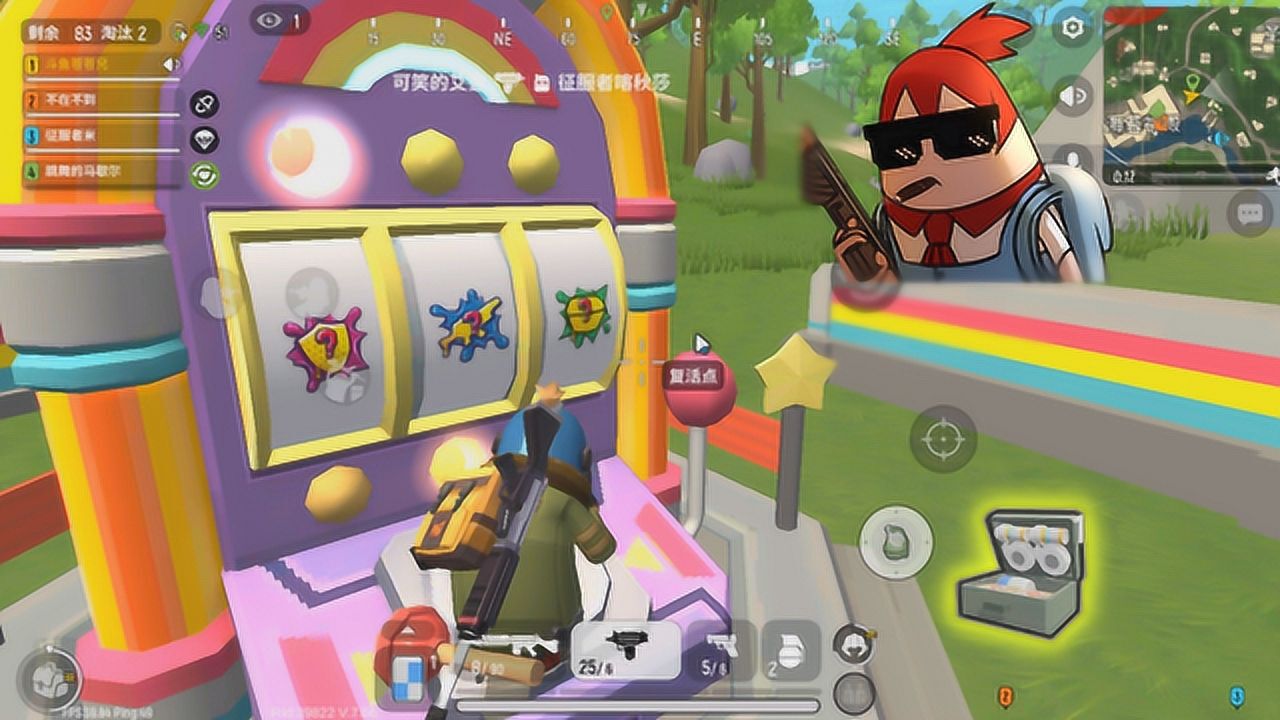This screenshot has width=1280, height=720.
Task: Toggle the speaker voice icon beside the minimap
Action: 1073,95
